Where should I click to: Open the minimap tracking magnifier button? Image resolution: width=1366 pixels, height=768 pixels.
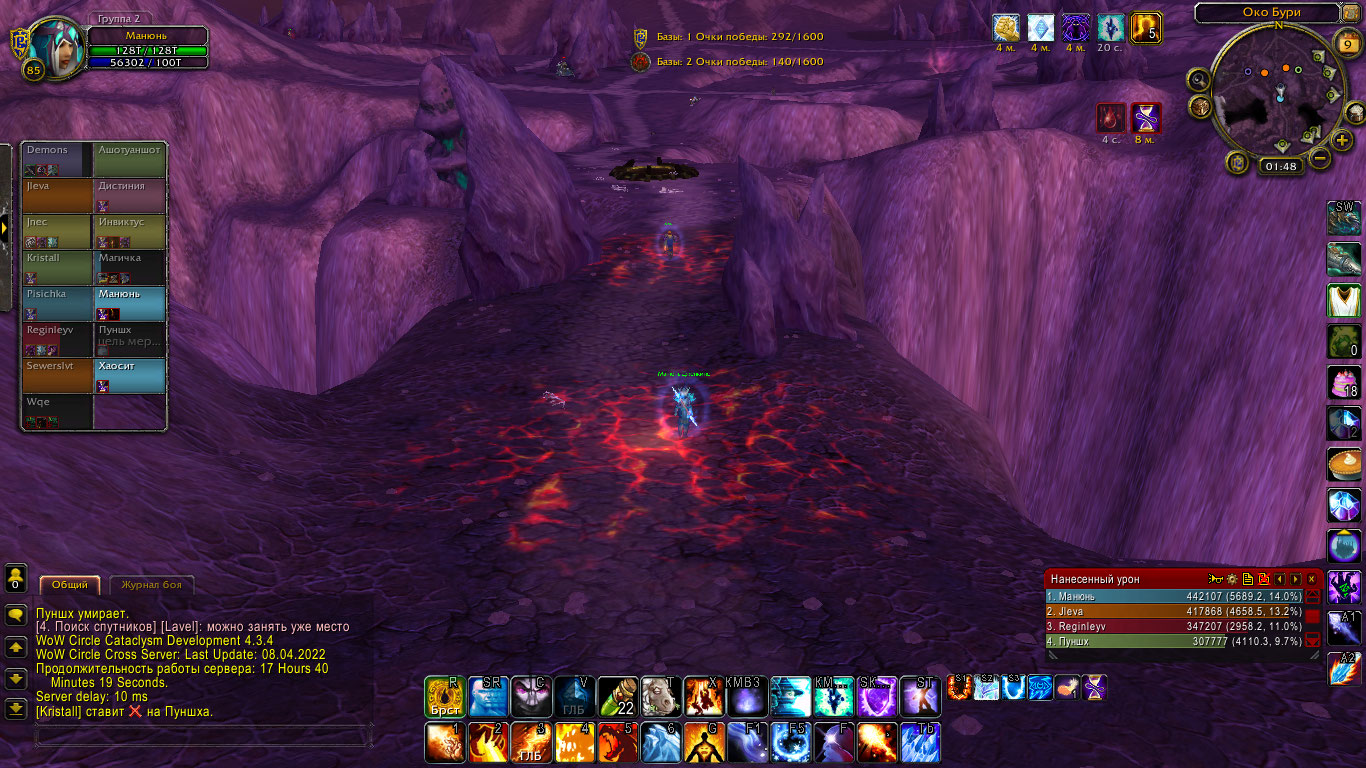click(1198, 80)
